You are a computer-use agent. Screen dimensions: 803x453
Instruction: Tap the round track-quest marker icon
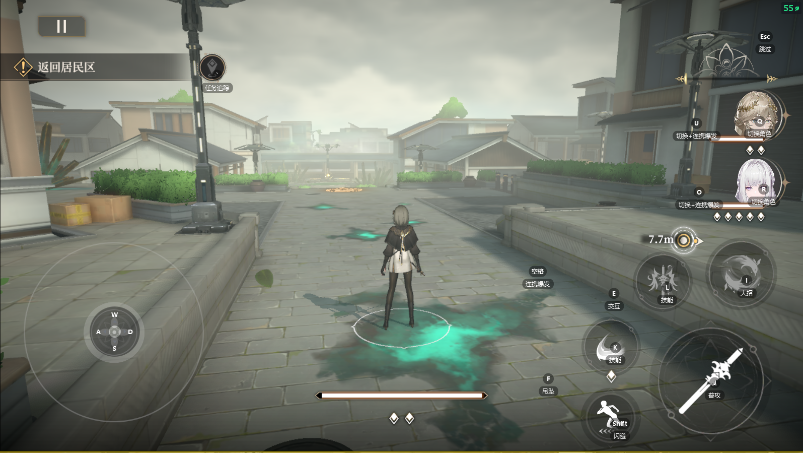(x=212, y=68)
